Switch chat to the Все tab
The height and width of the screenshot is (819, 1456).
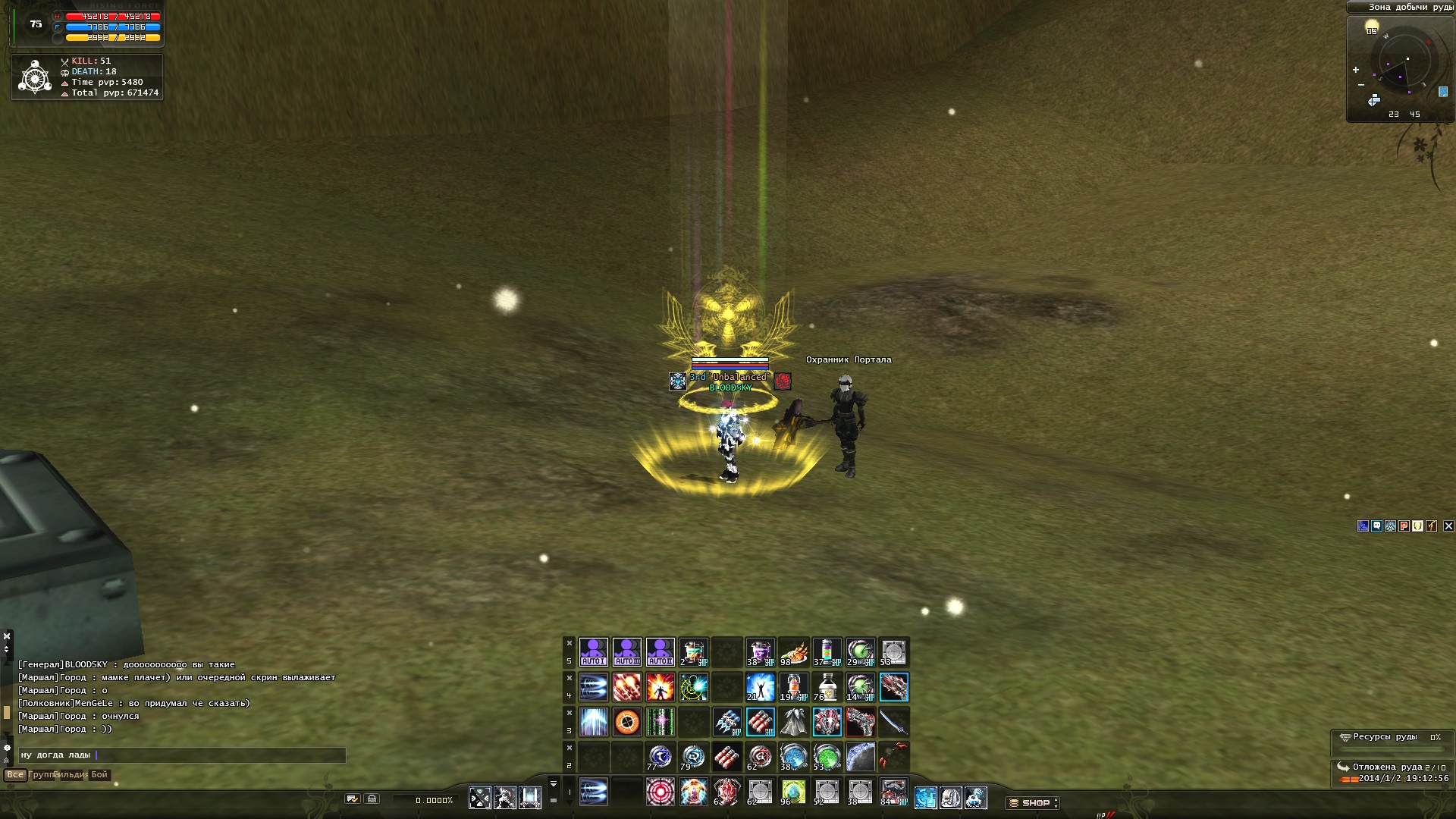pyautogui.click(x=15, y=775)
